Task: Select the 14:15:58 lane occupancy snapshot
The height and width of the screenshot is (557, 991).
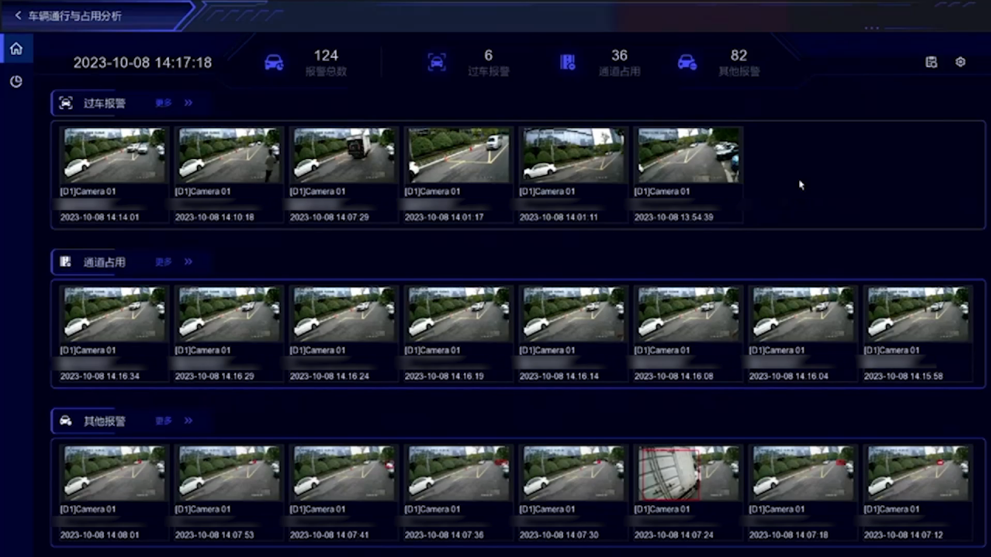Action: coord(918,314)
